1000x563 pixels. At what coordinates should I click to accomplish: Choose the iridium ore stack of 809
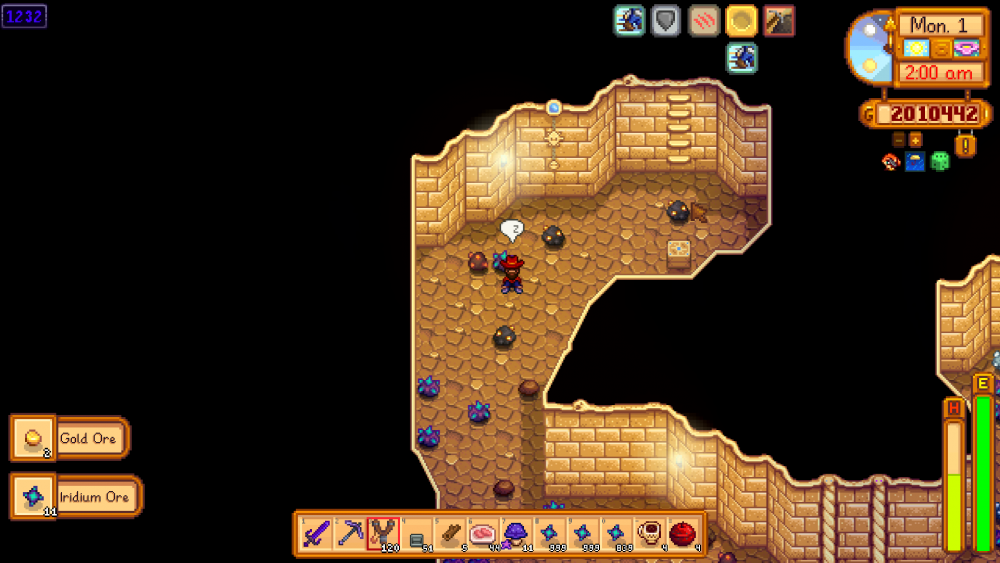click(616, 533)
